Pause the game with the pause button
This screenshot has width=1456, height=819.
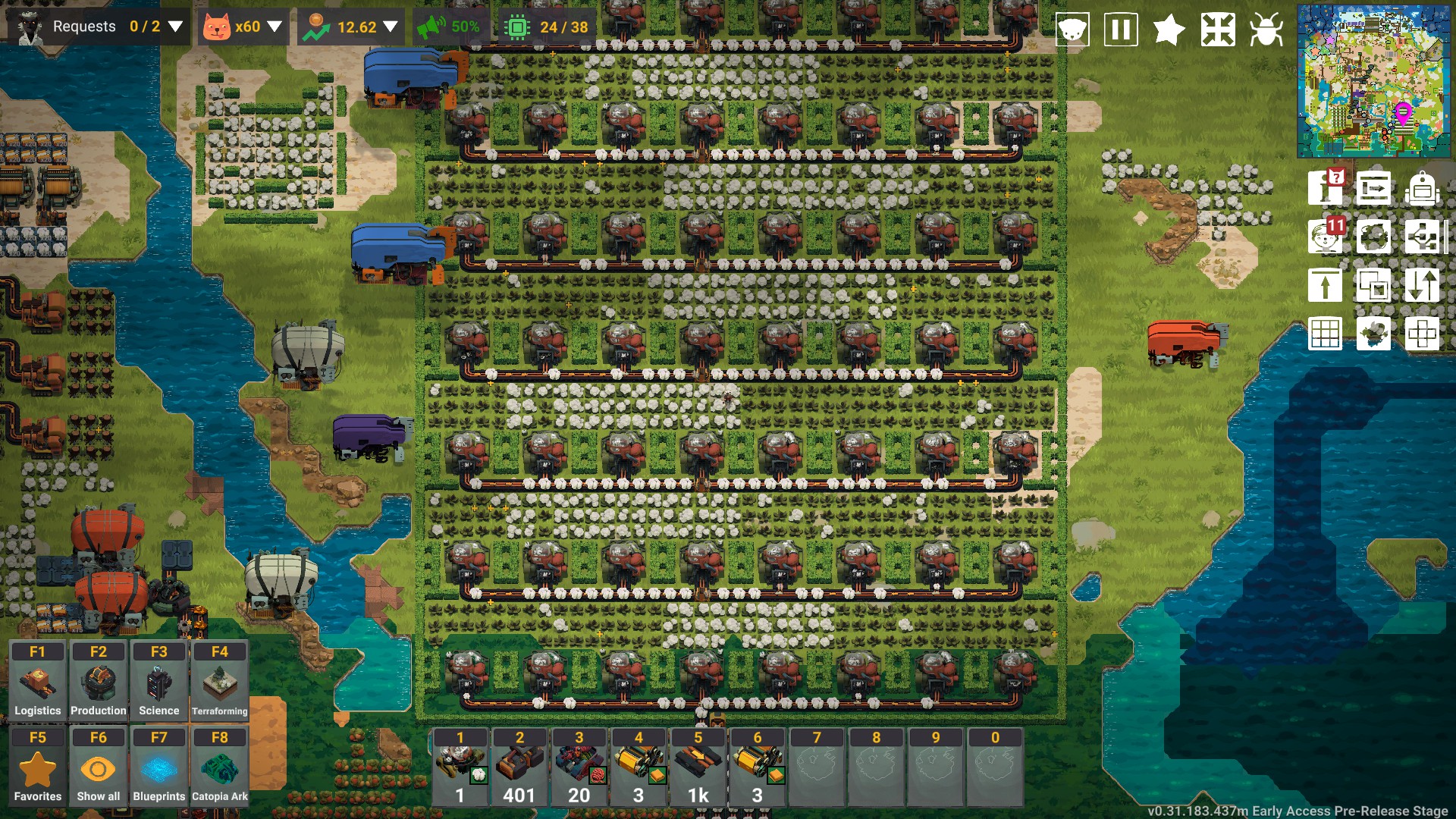(1121, 29)
